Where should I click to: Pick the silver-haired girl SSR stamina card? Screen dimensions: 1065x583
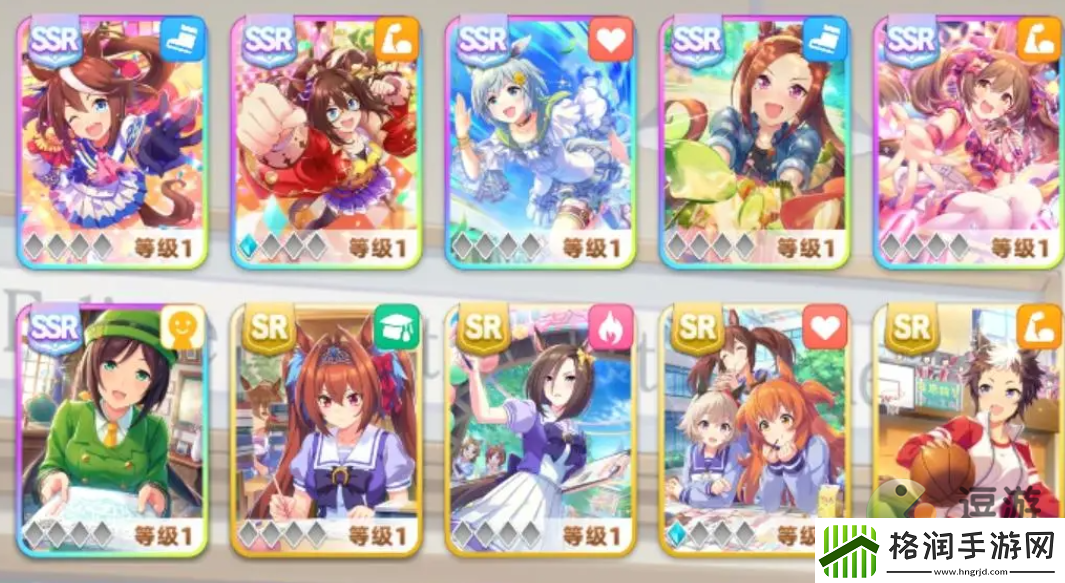coord(541,140)
